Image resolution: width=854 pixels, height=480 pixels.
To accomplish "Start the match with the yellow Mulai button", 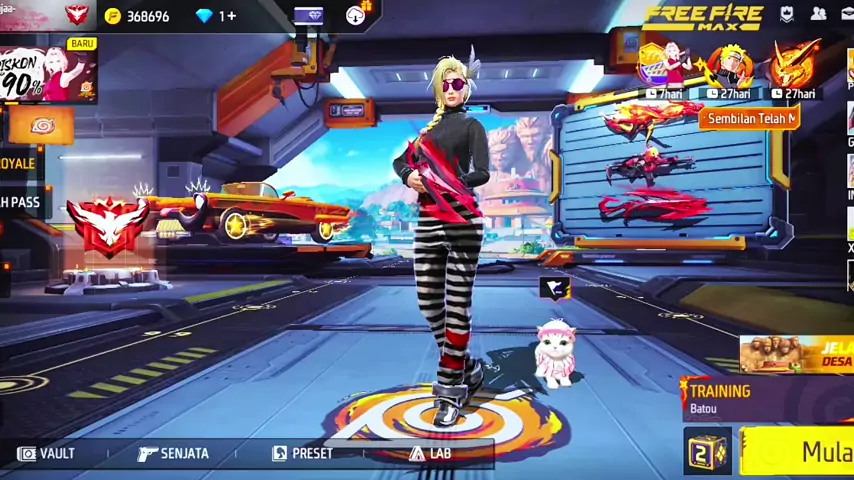I will pos(800,452).
